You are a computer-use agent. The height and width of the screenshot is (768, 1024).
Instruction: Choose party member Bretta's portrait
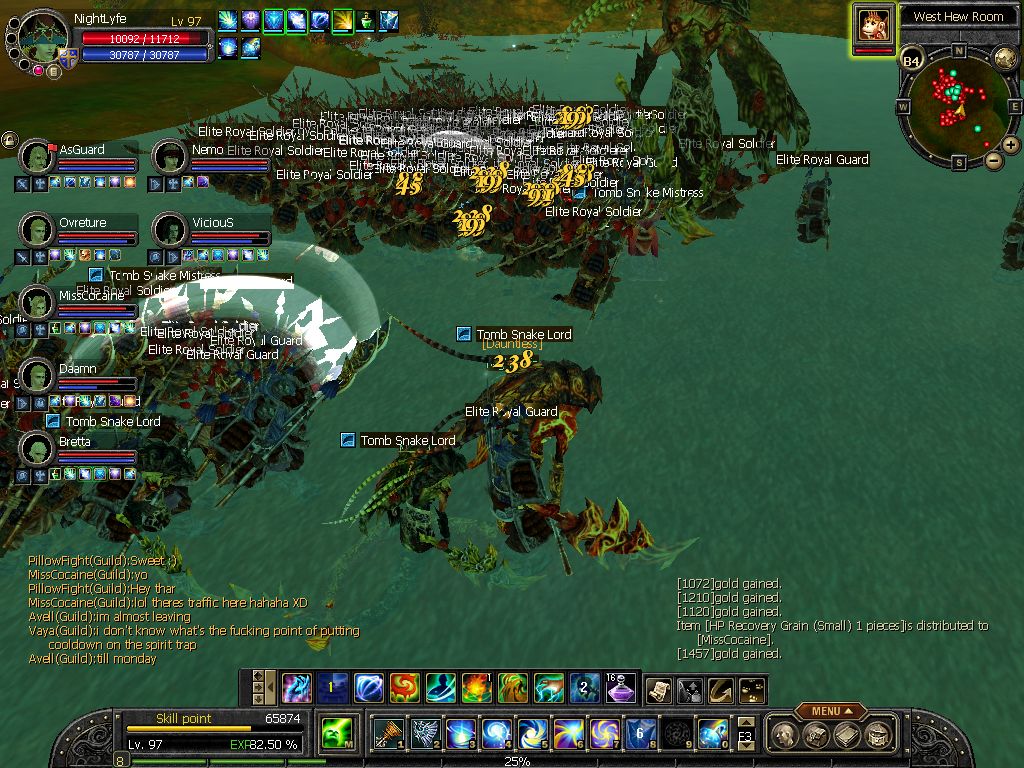pos(38,448)
